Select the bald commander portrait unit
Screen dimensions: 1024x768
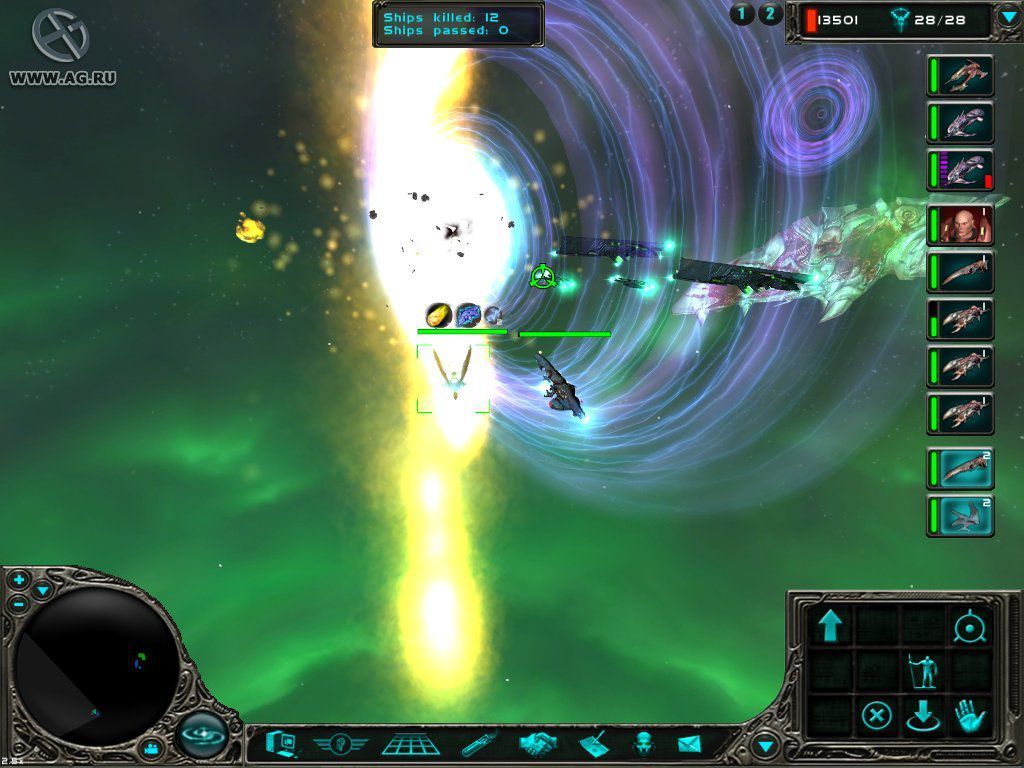(960, 224)
